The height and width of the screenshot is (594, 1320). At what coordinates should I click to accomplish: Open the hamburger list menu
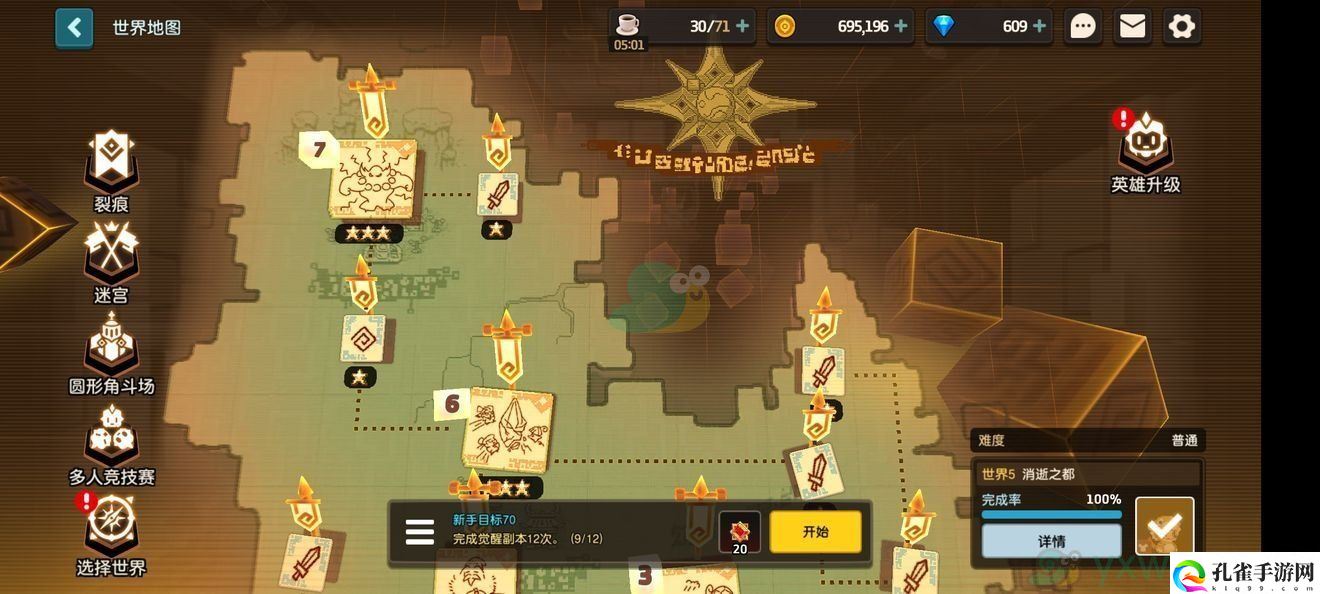click(x=420, y=532)
